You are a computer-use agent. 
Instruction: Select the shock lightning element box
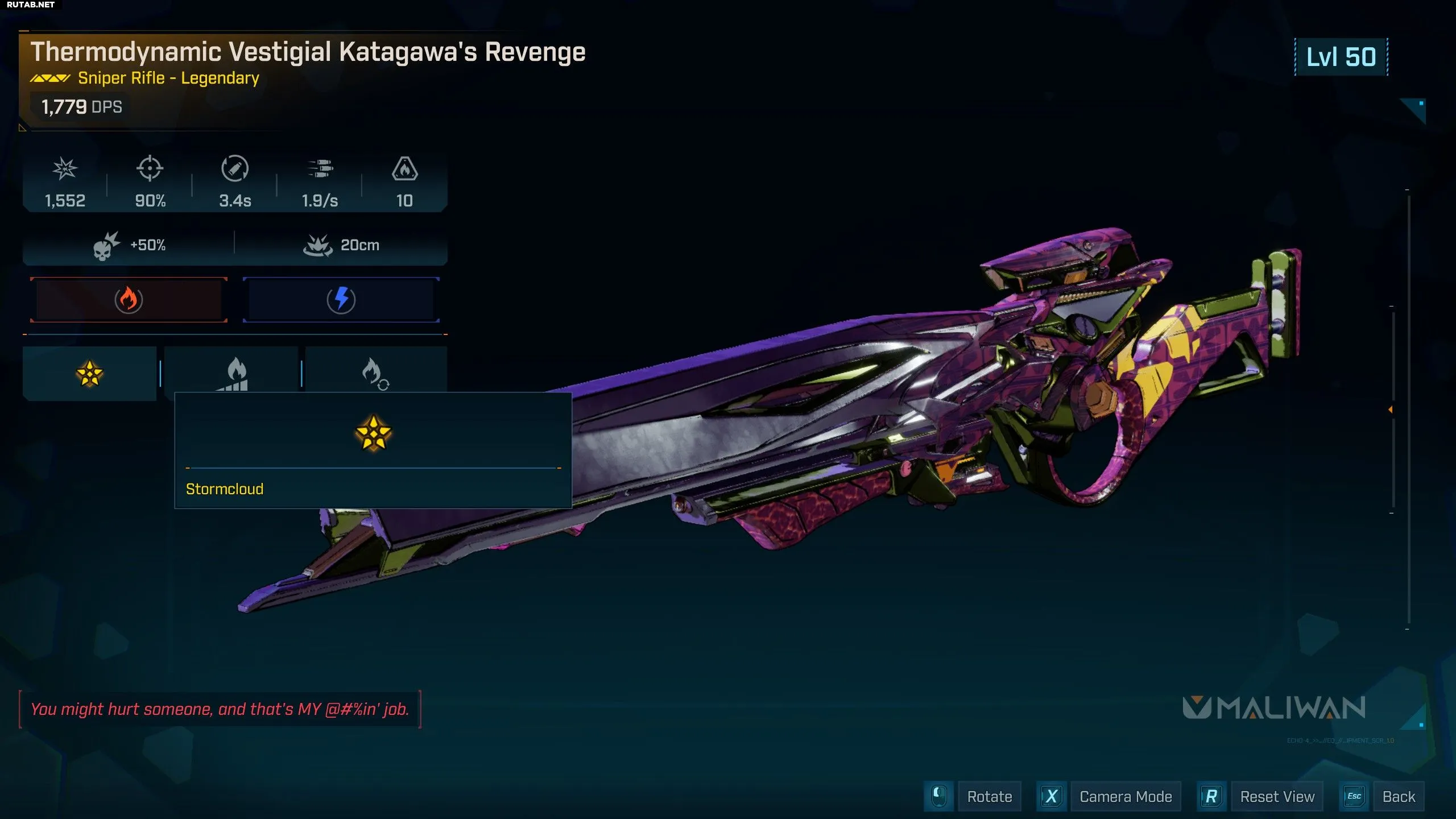(x=341, y=300)
